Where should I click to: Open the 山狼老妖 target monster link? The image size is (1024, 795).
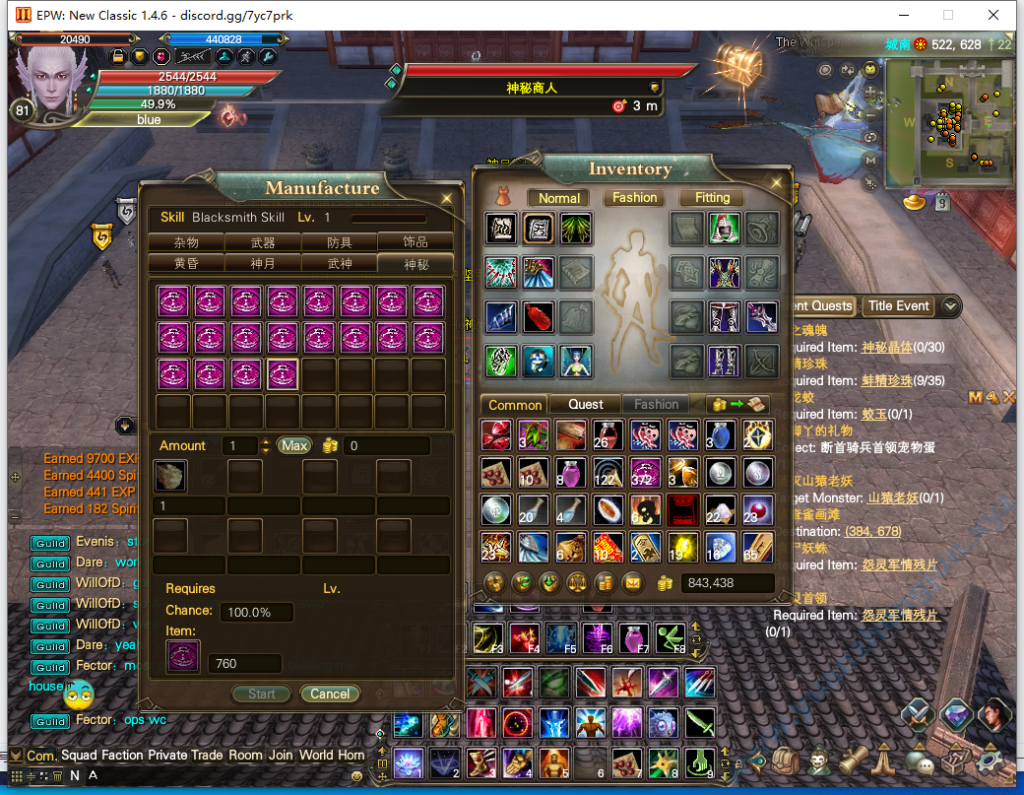(893, 498)
